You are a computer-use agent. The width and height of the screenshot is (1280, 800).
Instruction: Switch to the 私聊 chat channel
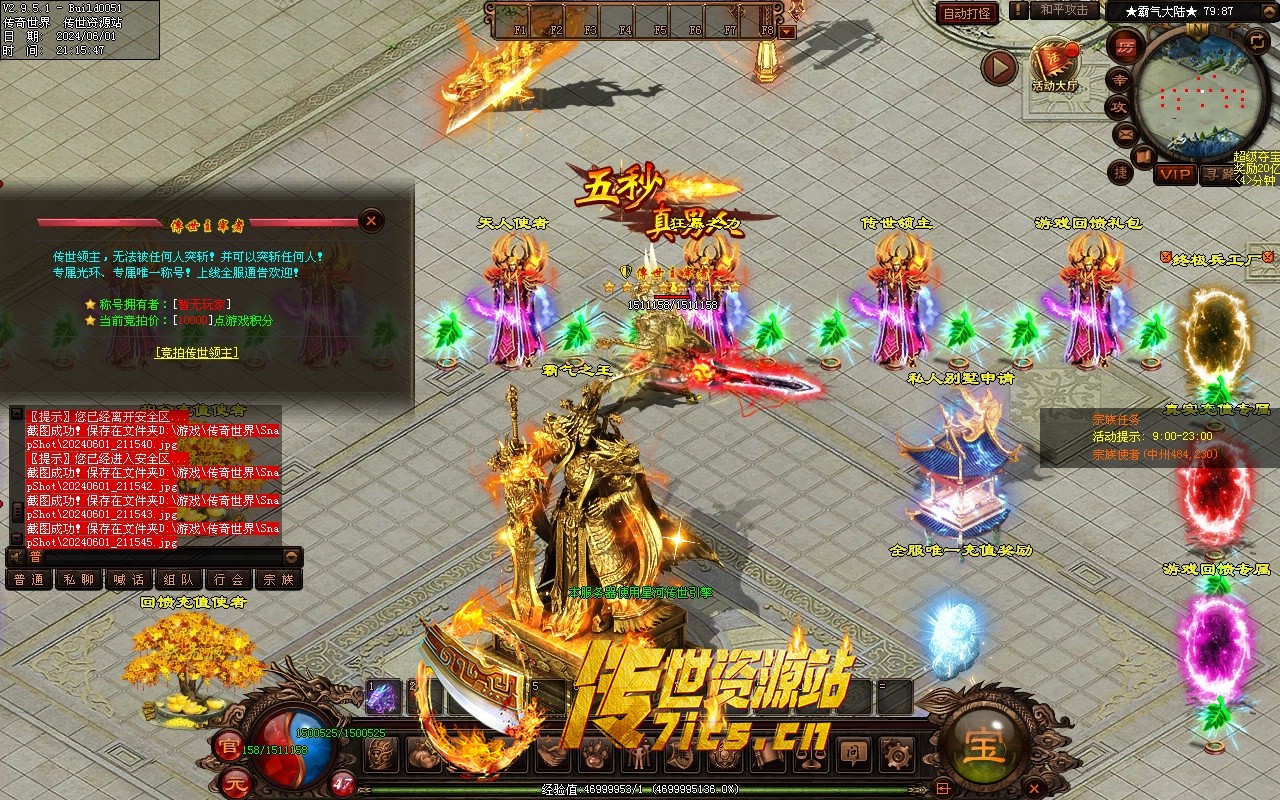point(78,579)
